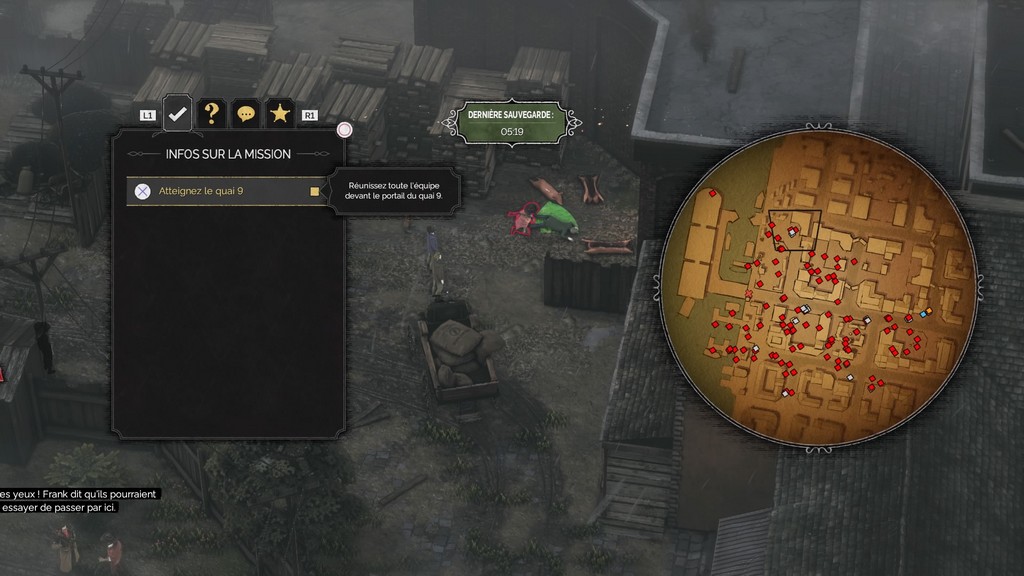The height and width of the screenshot is (576, 1024).
Task: Open the speech bubble dialogue tab
Action: (x=245, y=114)
